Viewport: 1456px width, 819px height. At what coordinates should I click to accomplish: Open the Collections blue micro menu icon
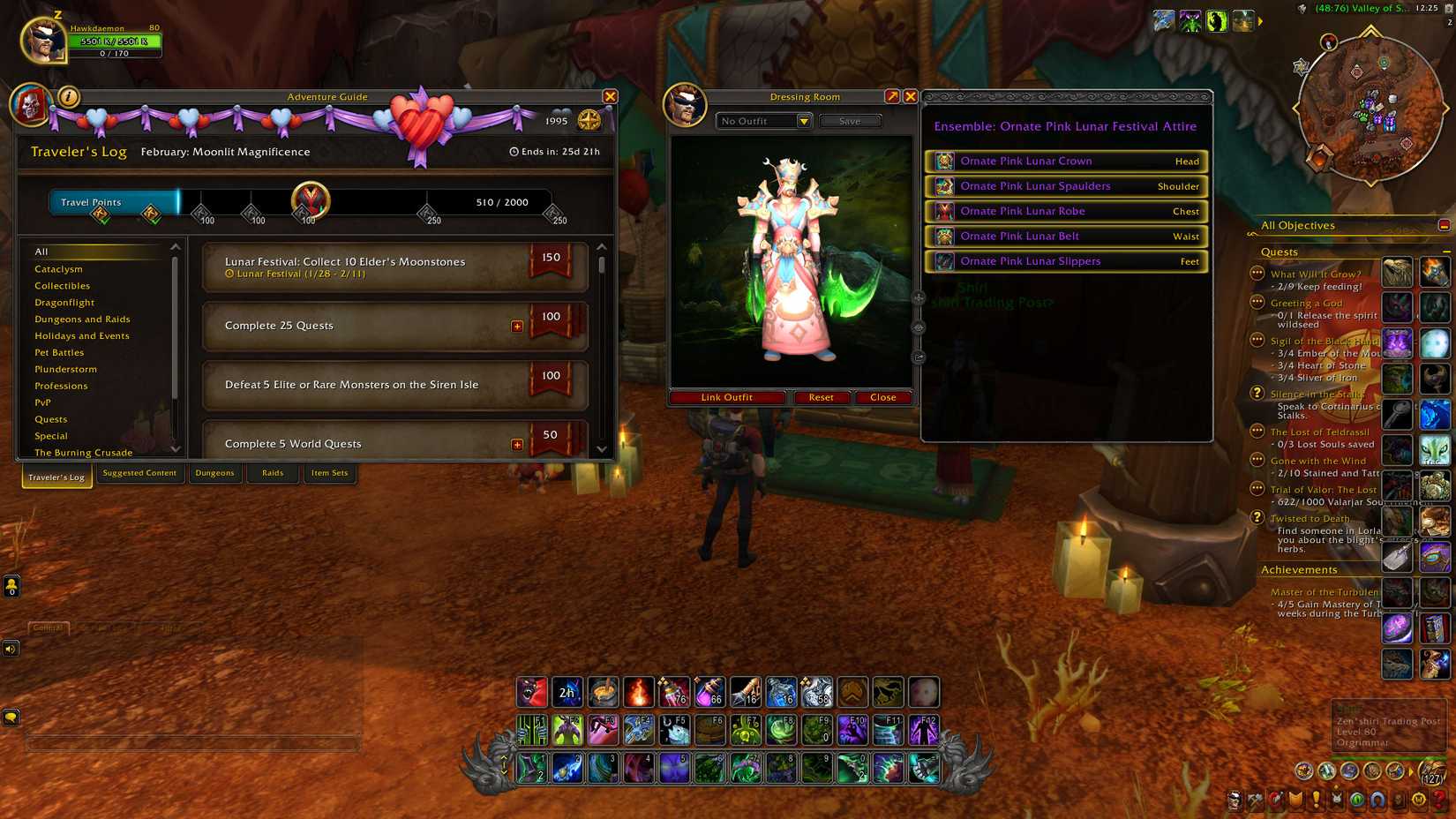[x=1377, y=799]
